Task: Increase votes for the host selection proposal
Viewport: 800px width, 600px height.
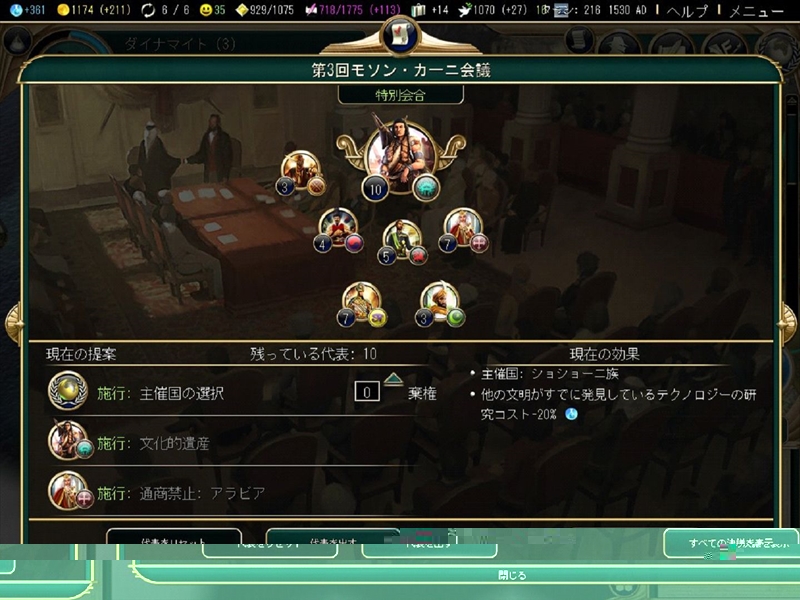Action: 393,379
